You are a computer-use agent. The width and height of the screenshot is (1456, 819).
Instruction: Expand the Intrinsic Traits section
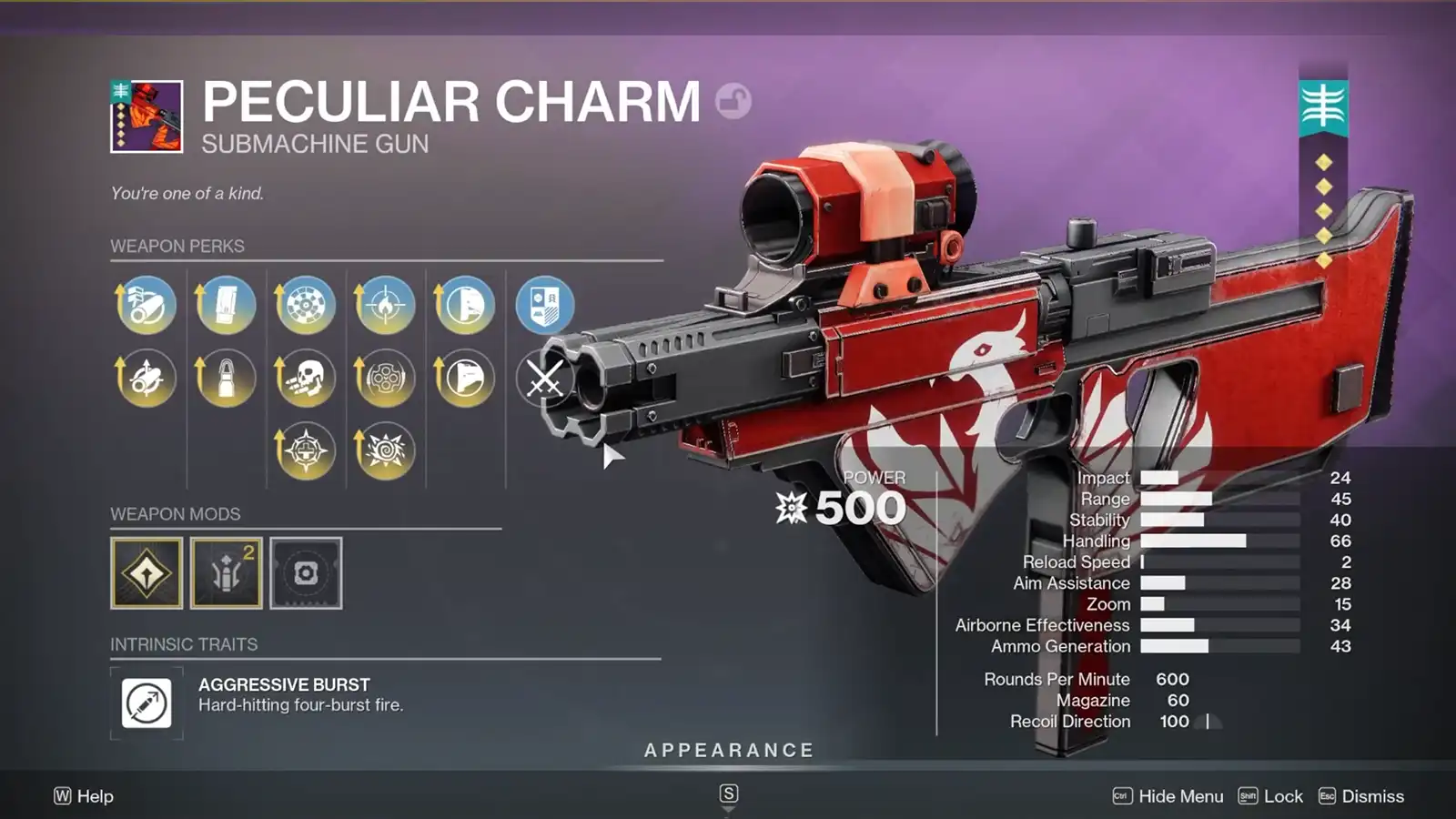pos(182,645)
